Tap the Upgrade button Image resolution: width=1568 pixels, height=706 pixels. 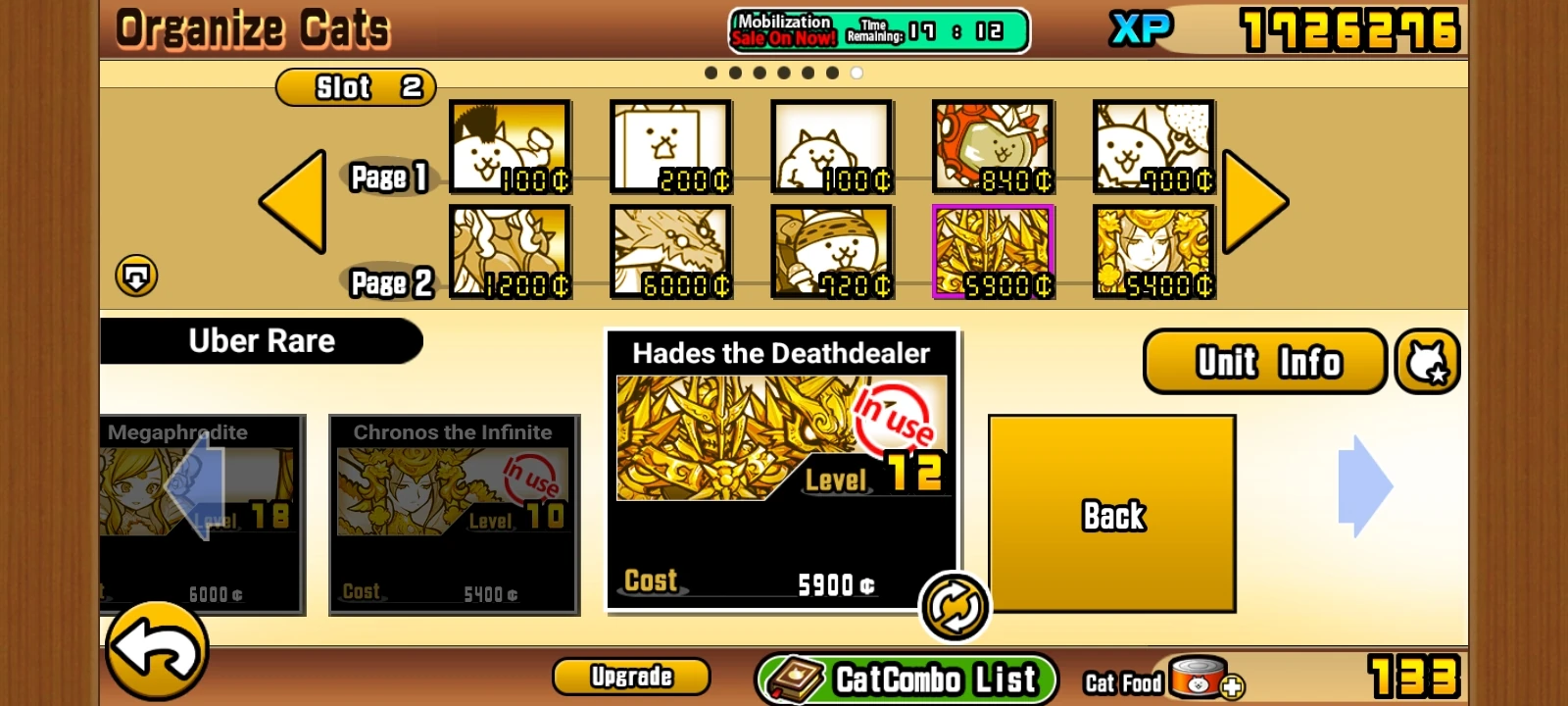point(631,676)
